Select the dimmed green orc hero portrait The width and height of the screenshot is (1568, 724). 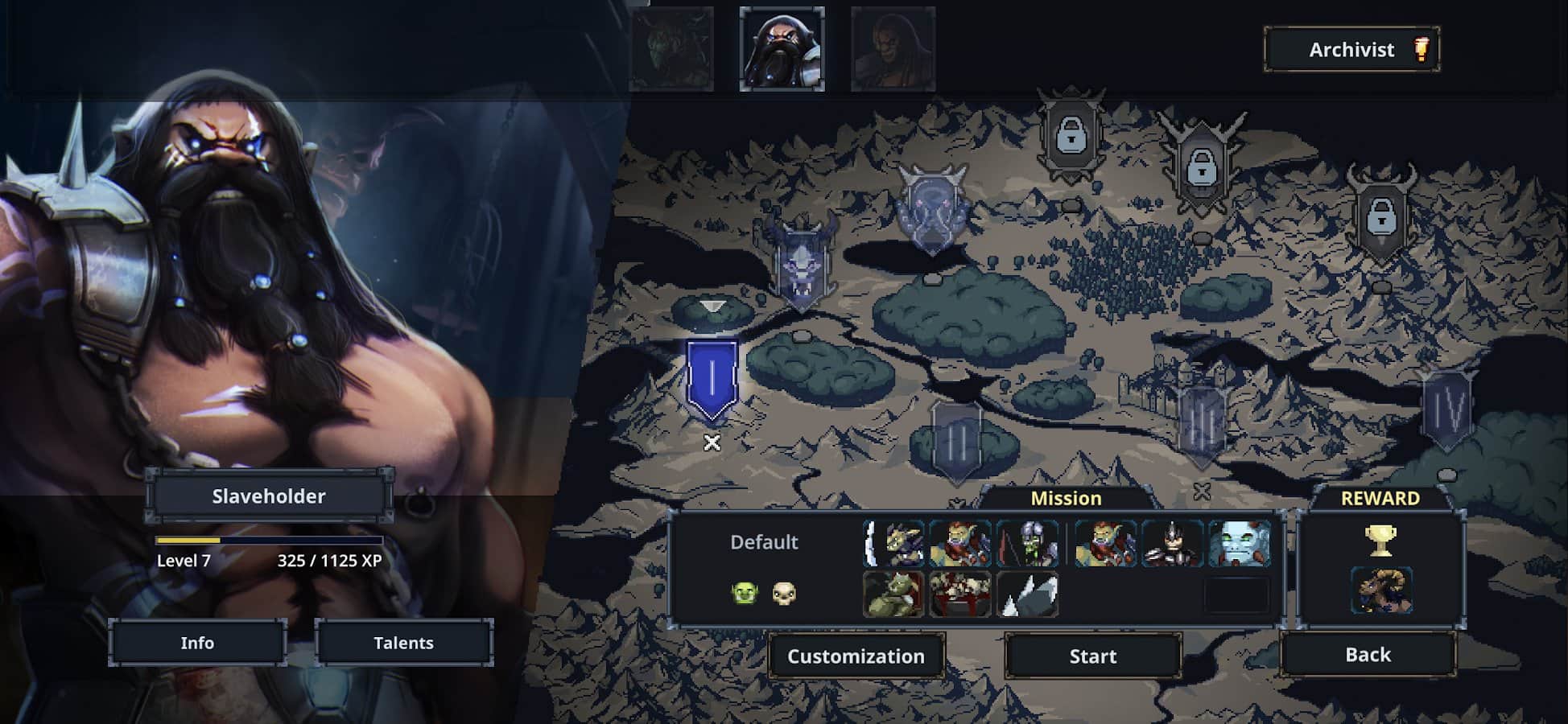671,48
